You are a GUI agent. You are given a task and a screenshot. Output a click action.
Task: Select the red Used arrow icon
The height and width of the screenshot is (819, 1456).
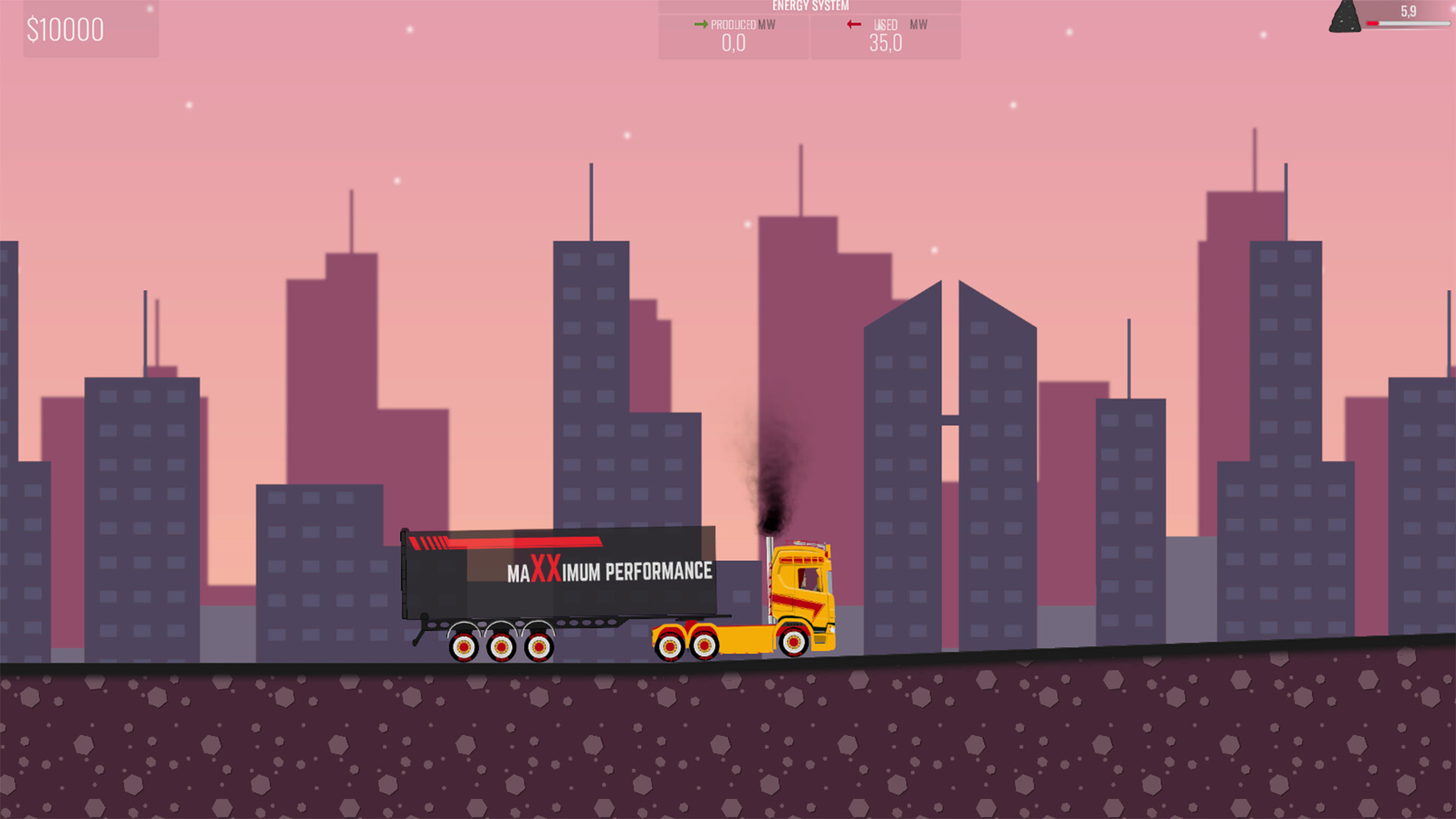pos(852,24)
